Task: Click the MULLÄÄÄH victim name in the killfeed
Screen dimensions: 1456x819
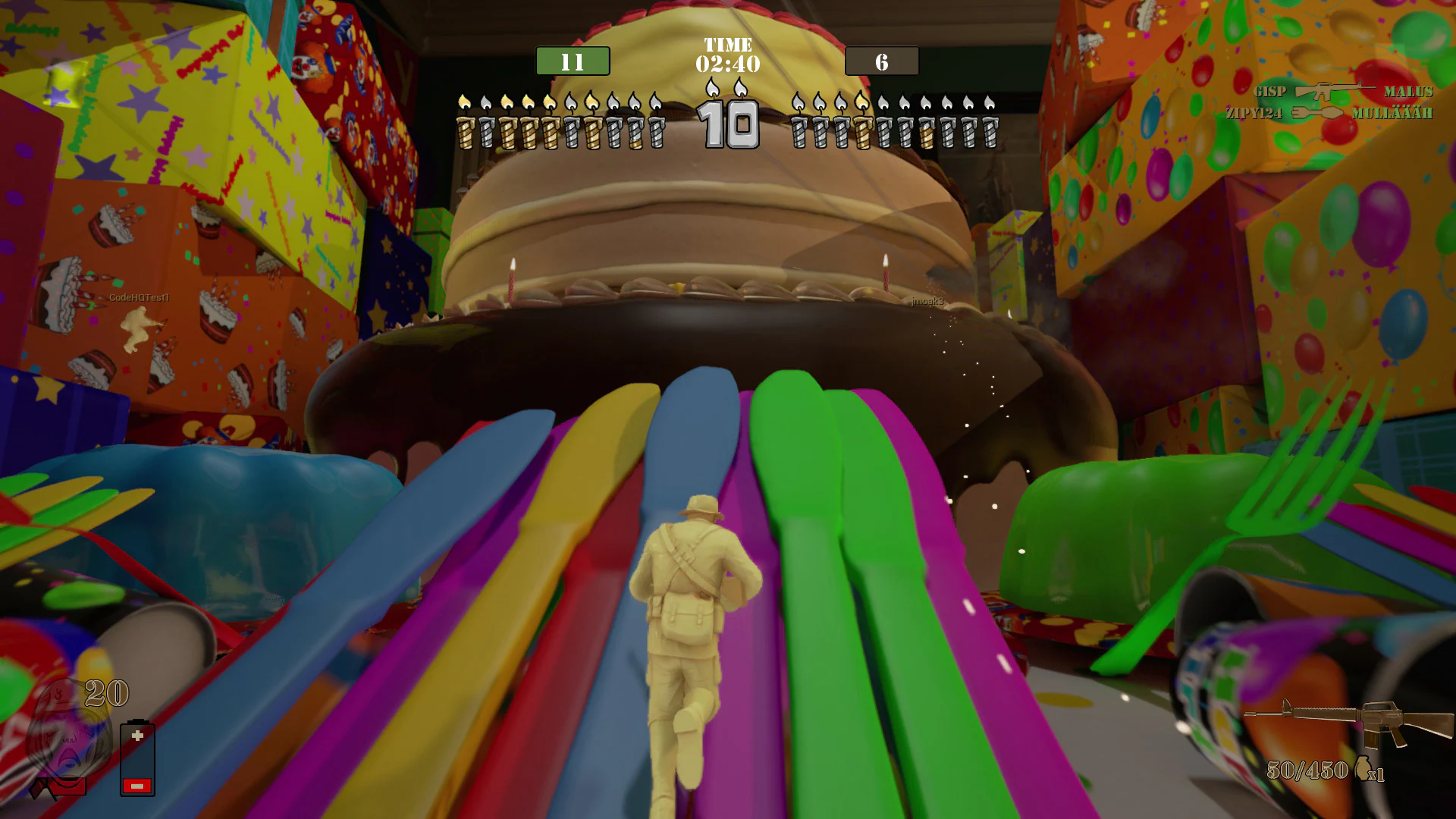Action: click(1392, 112)
